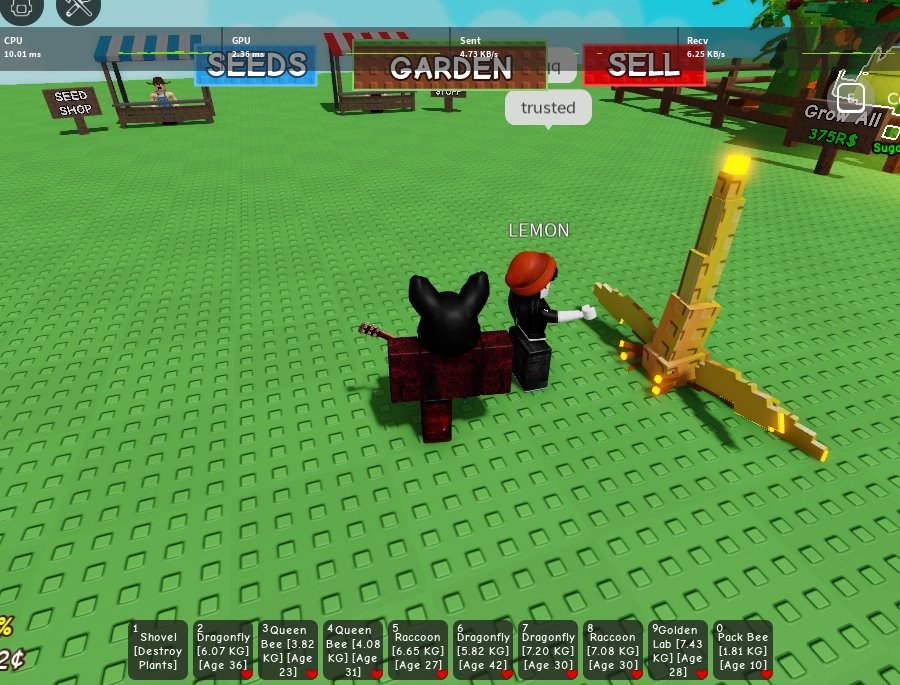This screenshot has width=900, height=685.
Task: Click the red SELL button
Action: coord(643,66)
